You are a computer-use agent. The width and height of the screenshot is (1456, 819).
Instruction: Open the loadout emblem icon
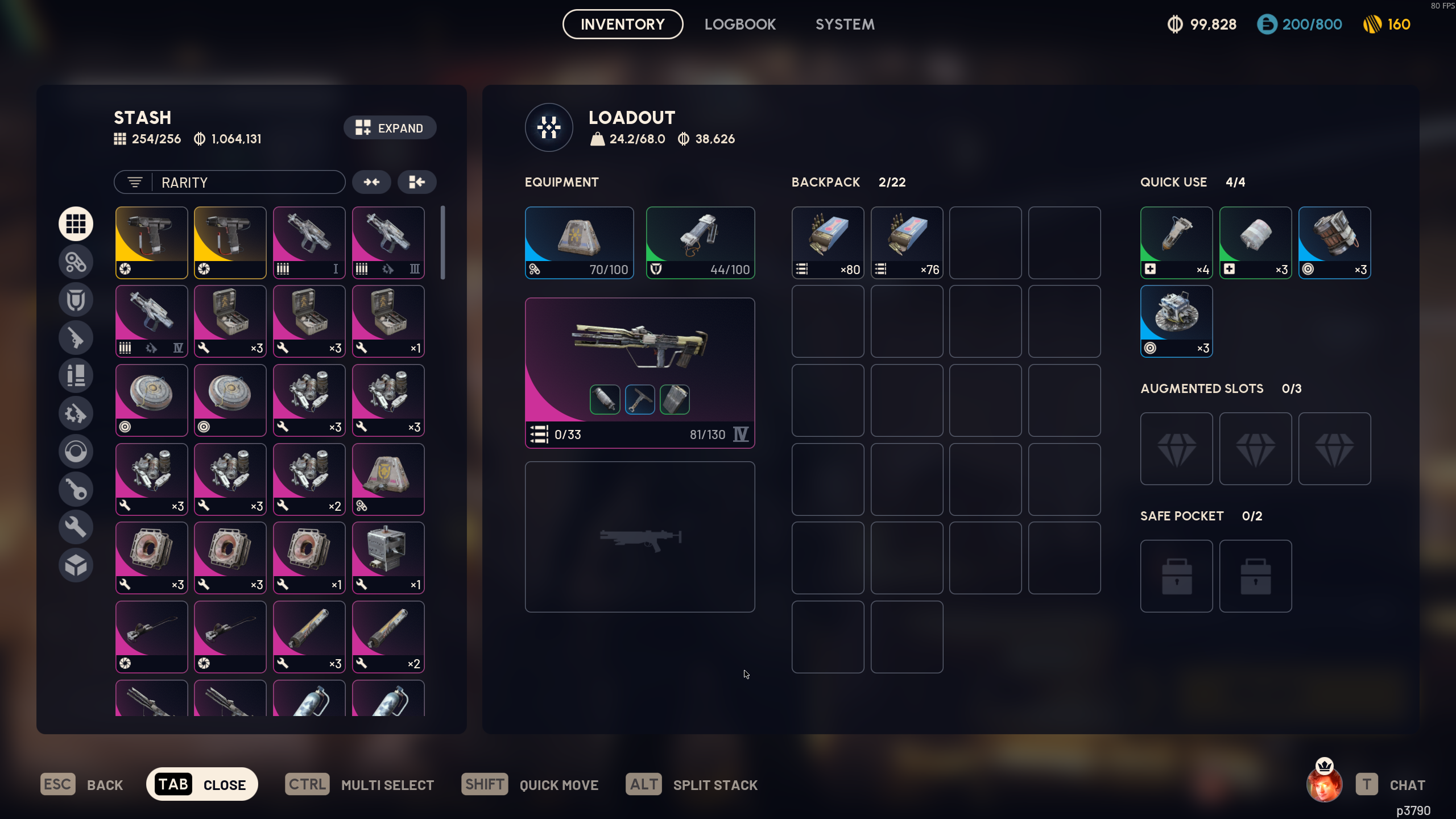[549, 127]
